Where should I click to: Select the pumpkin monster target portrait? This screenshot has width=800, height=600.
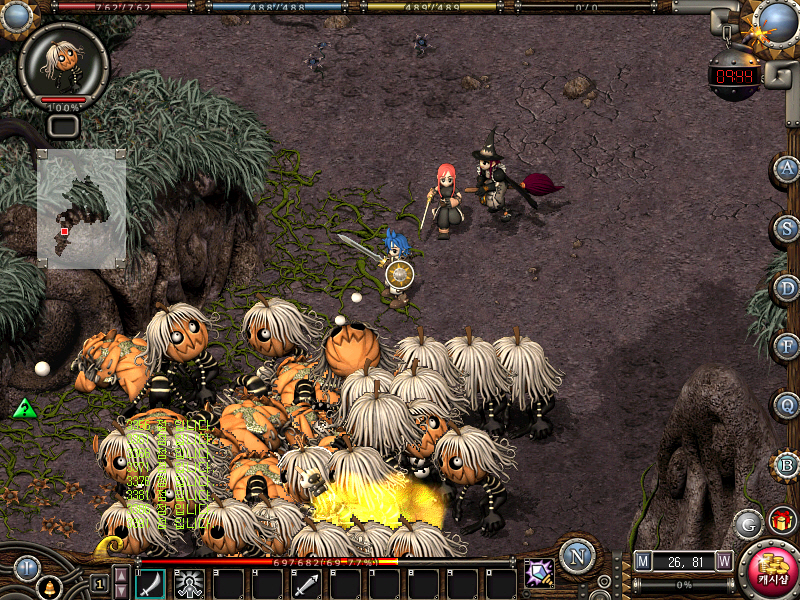pyautogui.click(x=62, y=63)
